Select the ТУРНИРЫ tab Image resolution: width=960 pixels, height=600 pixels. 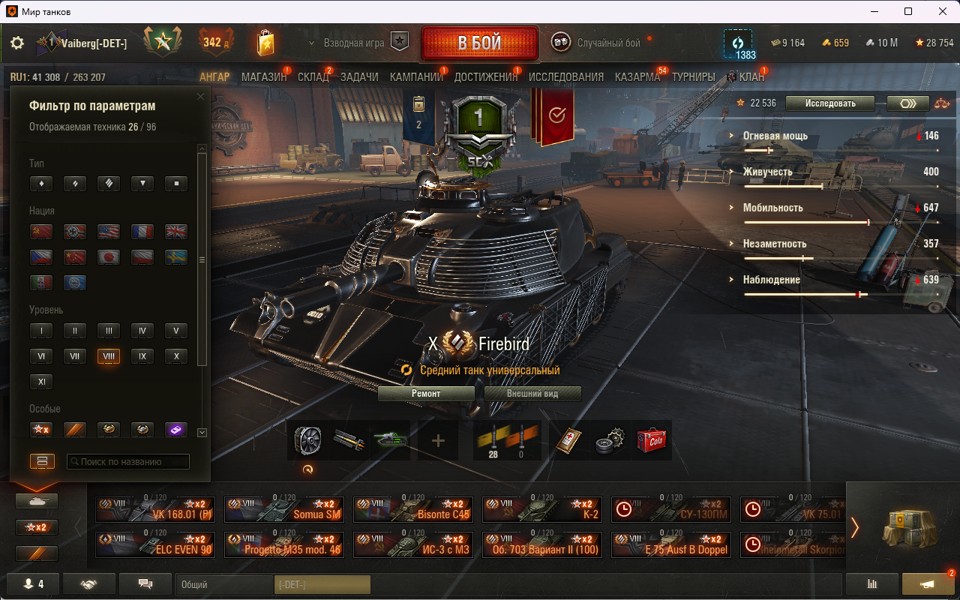point(693,77)
